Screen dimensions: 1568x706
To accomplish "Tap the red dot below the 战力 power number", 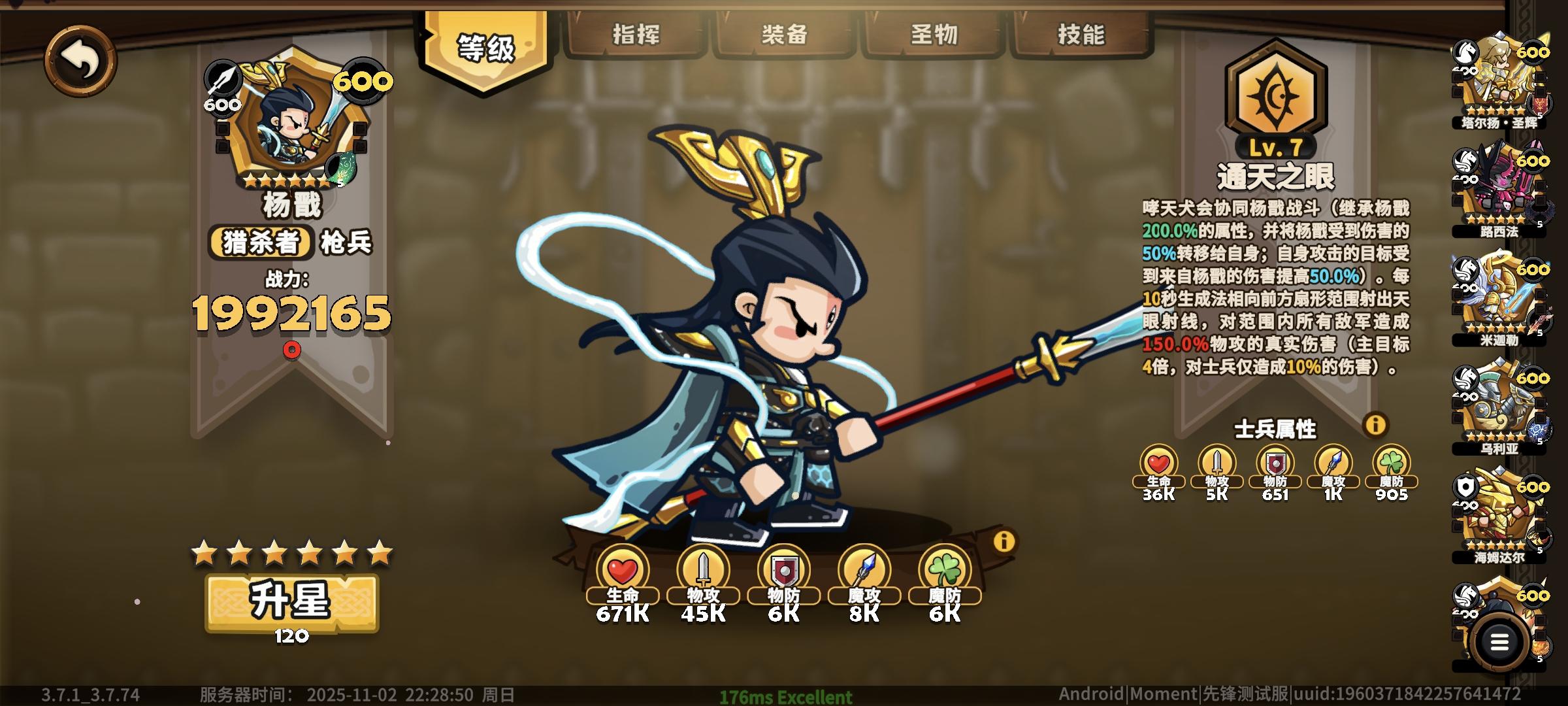I will pyautogui.click(x=291, y=350).
